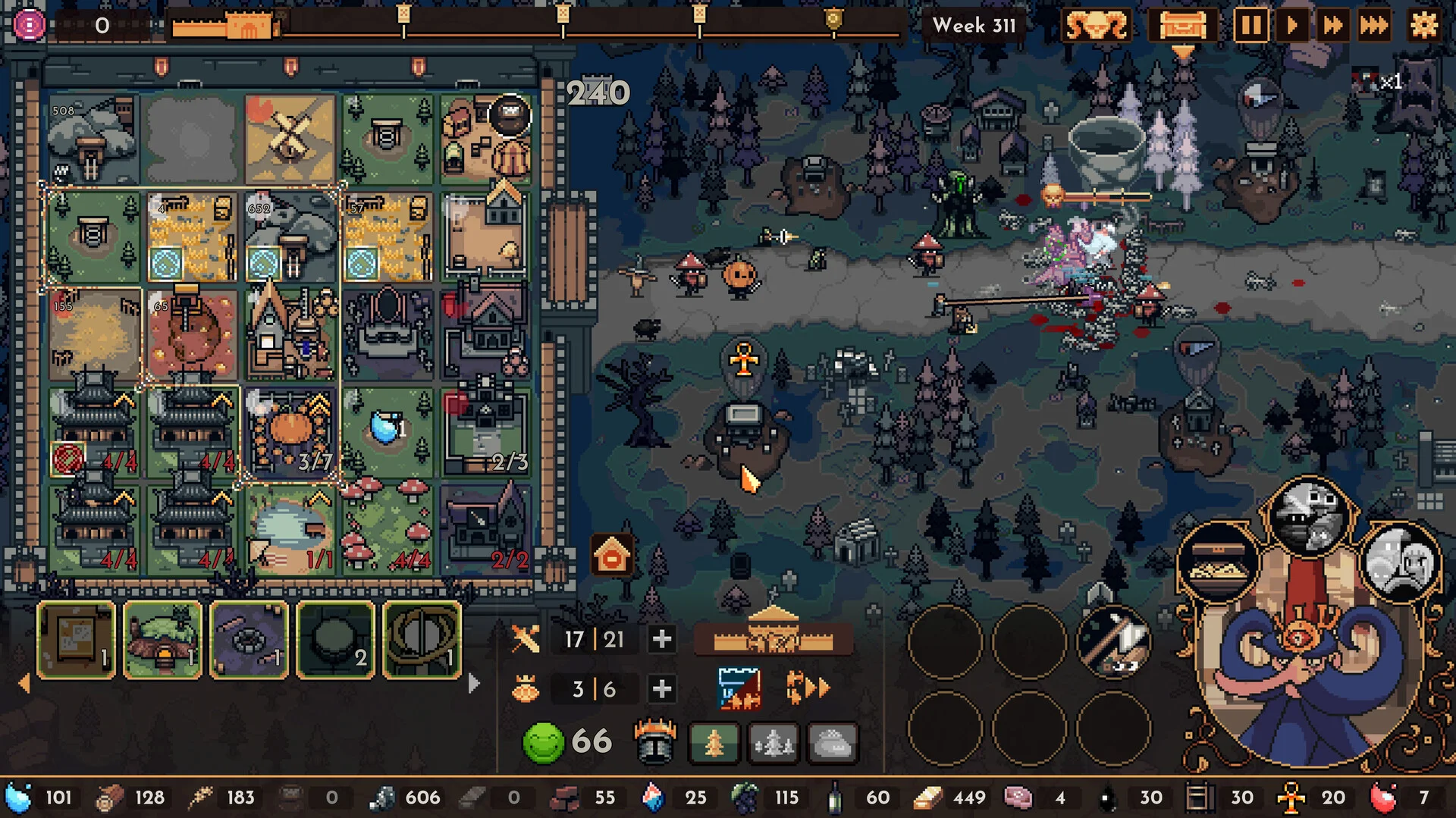Screen dimensions: 1456x818
Task: Set game speed to single play arrow
Action: pyautogui.click(x=1291, y=25)
